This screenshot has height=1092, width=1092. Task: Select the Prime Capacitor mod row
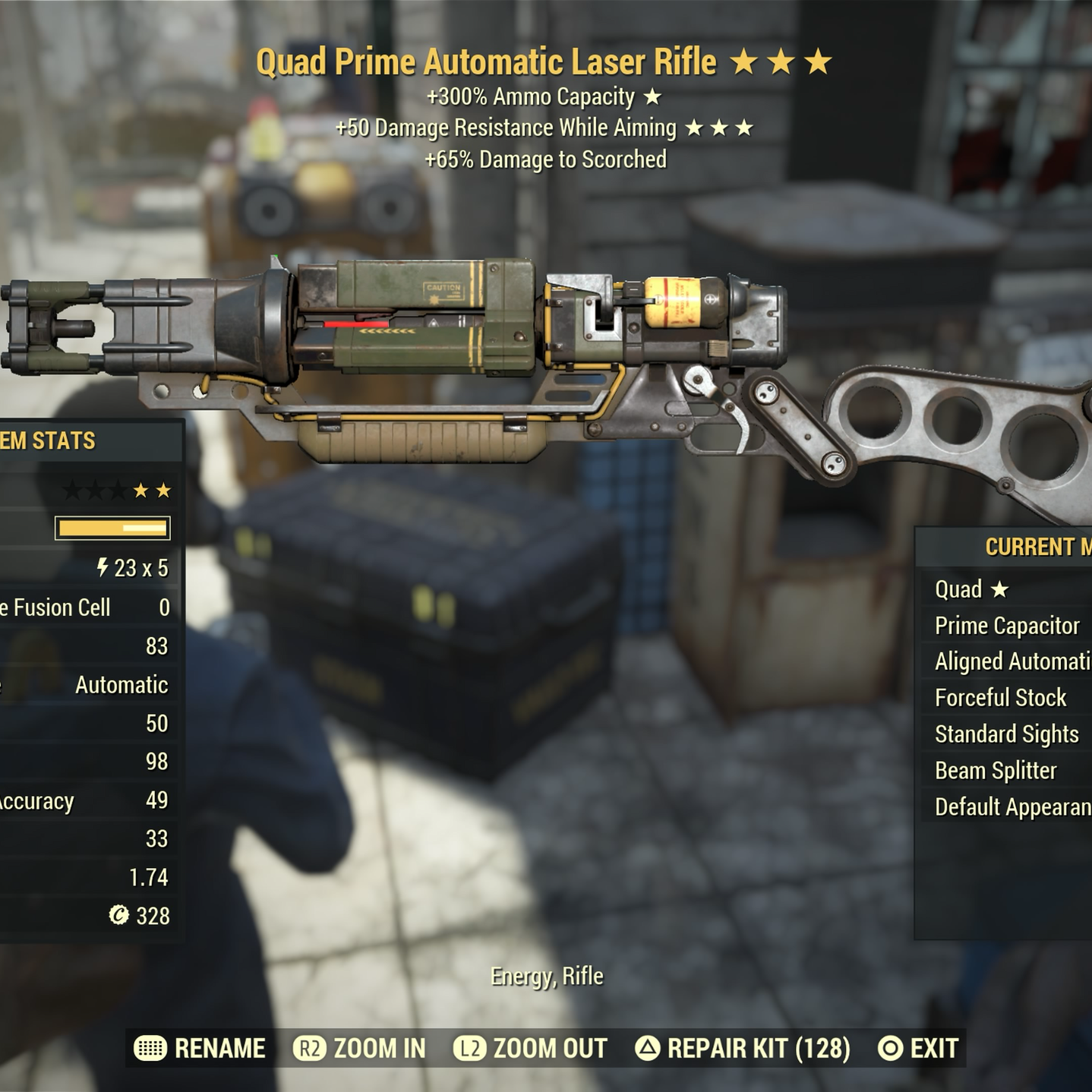(1007, 626)
